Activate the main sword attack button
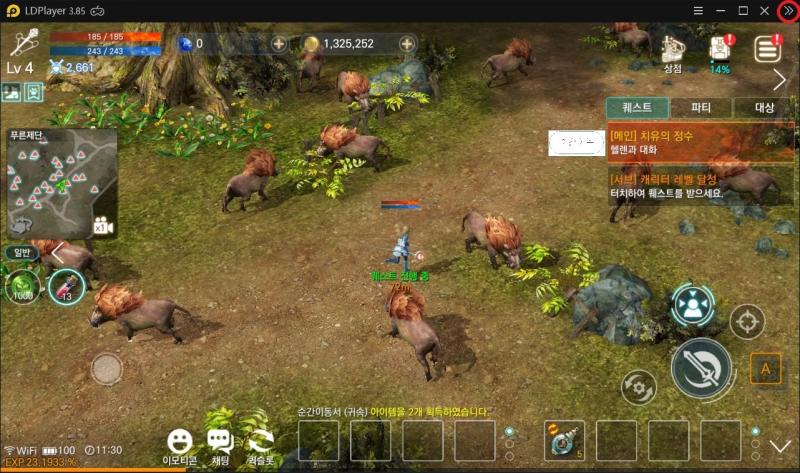The height and width of the screenshot is (473, 800). click(700, 368)
